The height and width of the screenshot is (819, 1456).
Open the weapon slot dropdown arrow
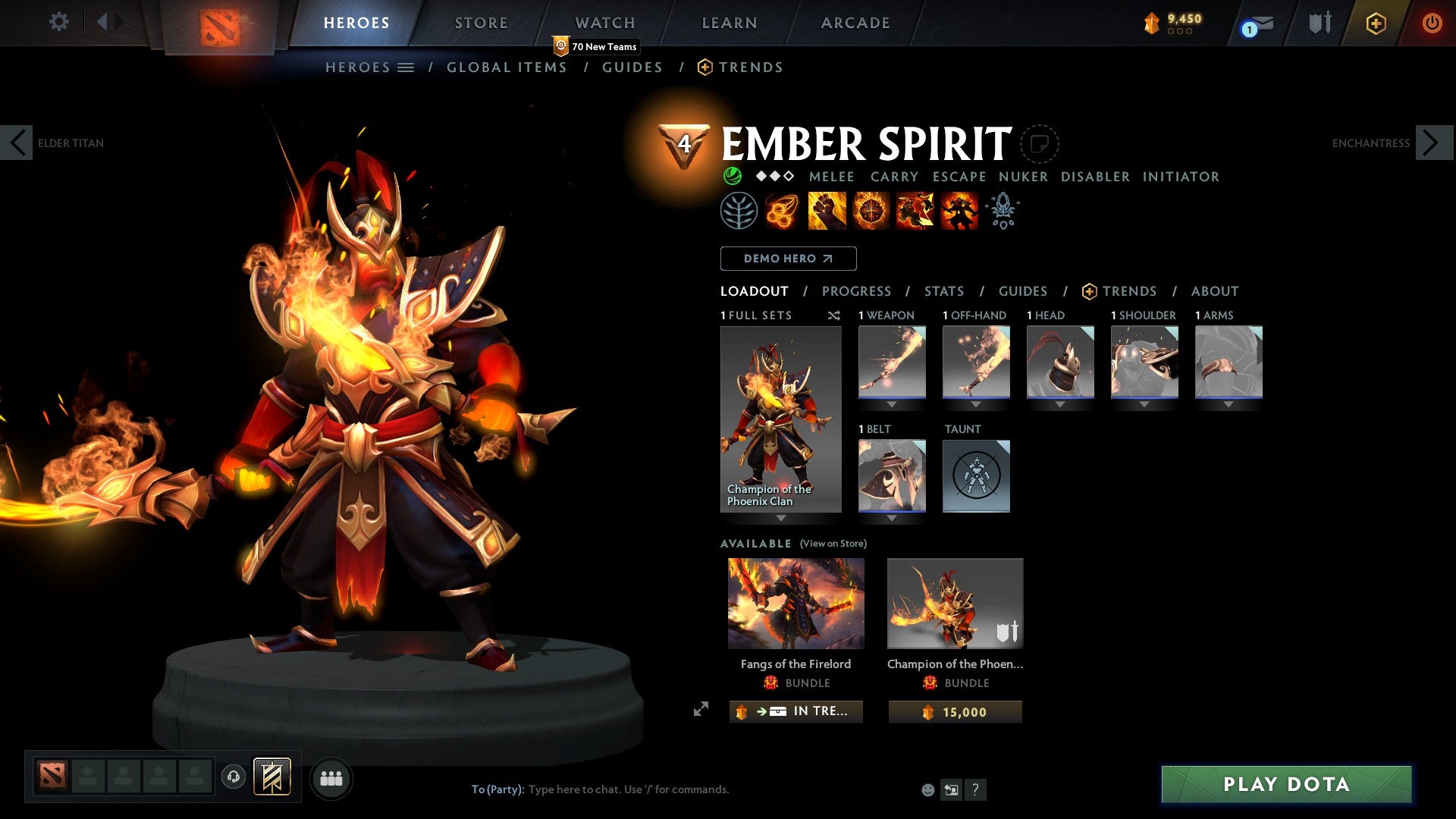click(x=892, y=403)
